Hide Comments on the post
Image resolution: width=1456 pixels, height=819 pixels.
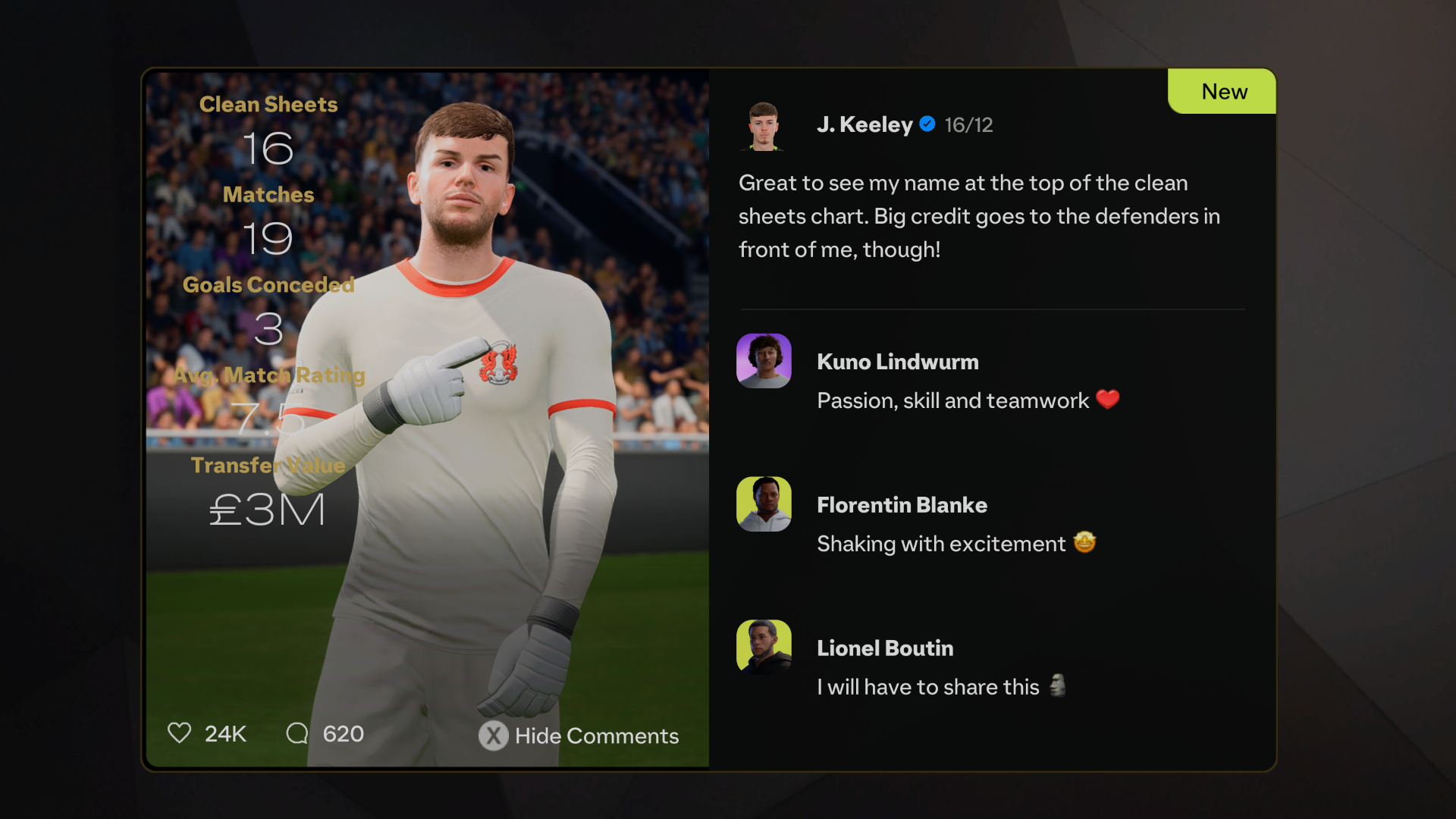click(x=579, y=736)
